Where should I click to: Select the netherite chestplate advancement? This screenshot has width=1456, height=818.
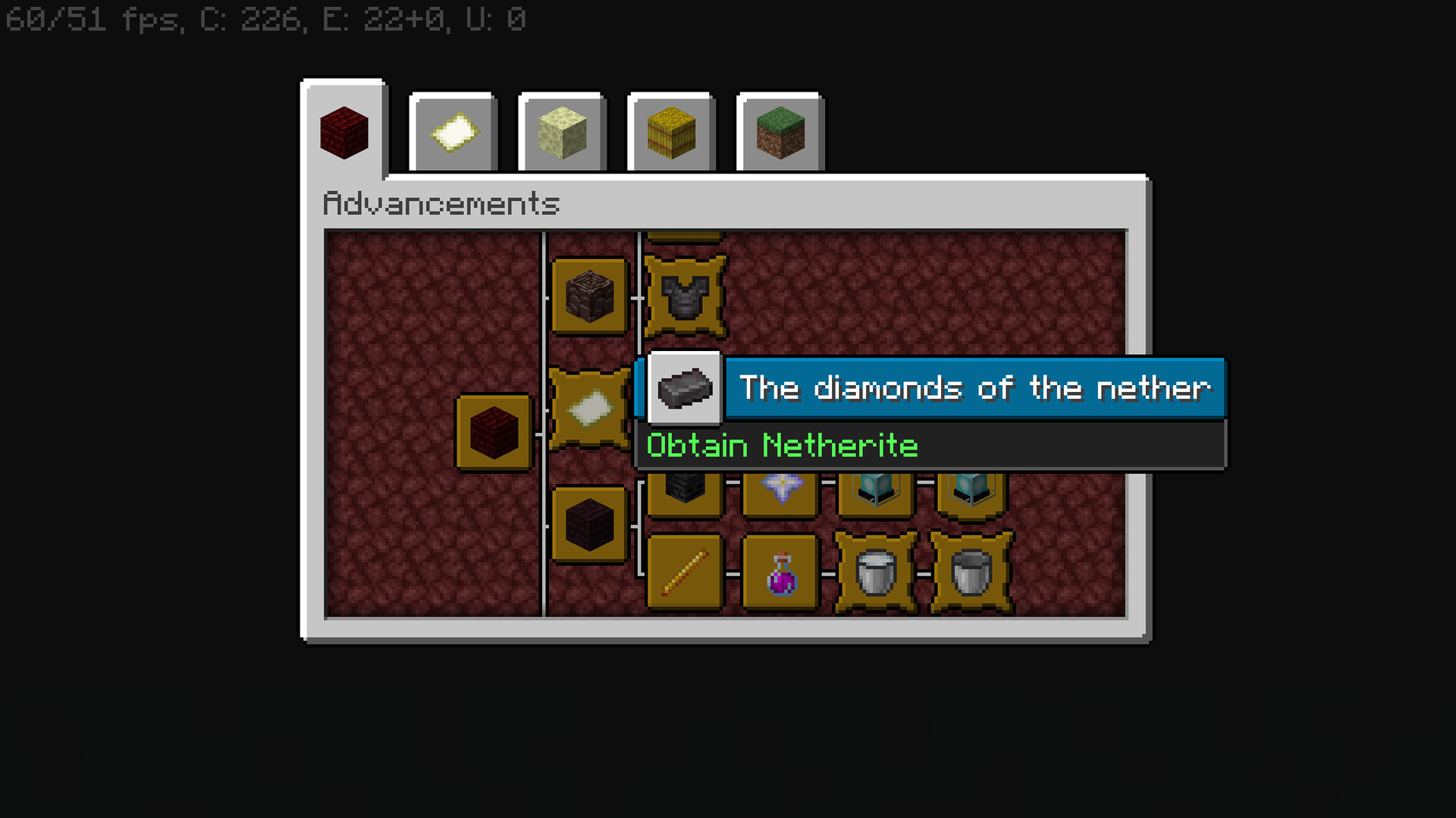coord(685,296)
